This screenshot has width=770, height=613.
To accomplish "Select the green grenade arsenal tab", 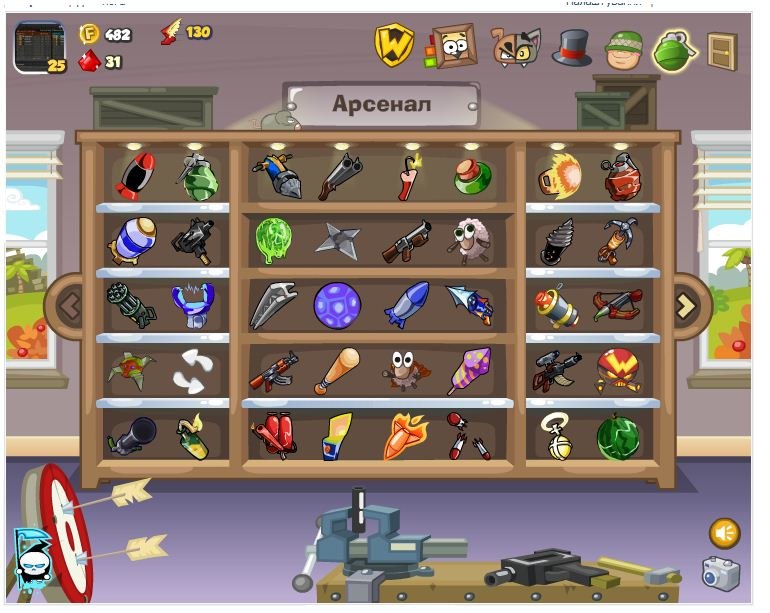I will click(x=674, y=48).
